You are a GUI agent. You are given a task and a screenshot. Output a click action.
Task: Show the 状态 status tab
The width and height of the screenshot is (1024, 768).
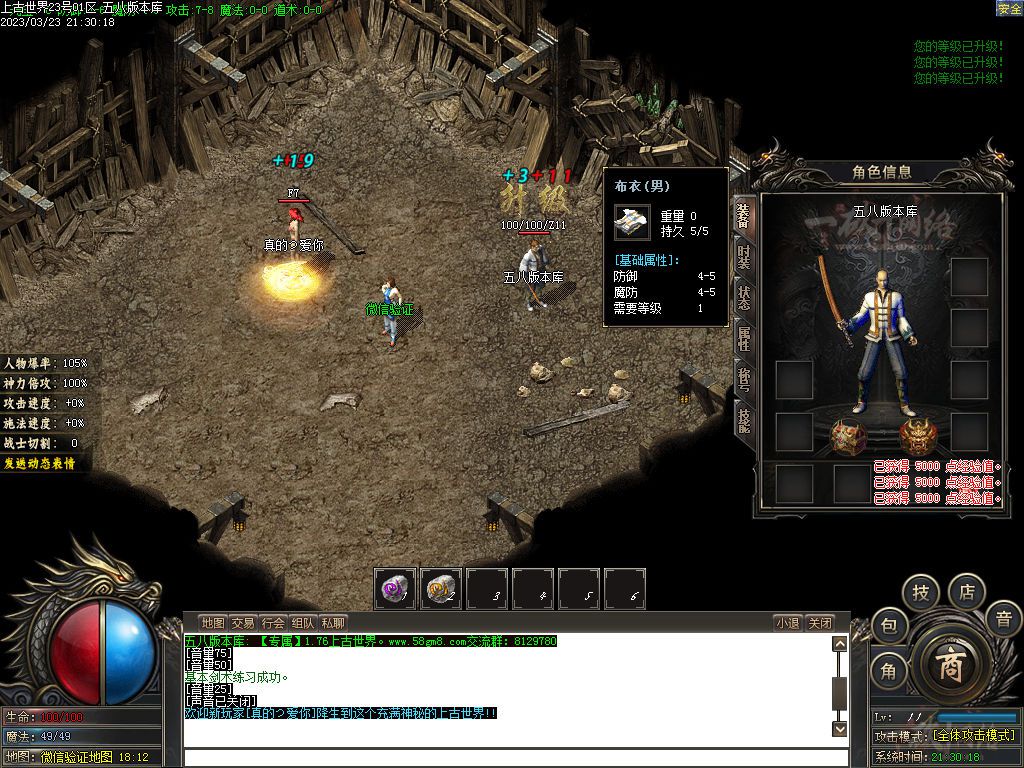(x=742, y=297)
